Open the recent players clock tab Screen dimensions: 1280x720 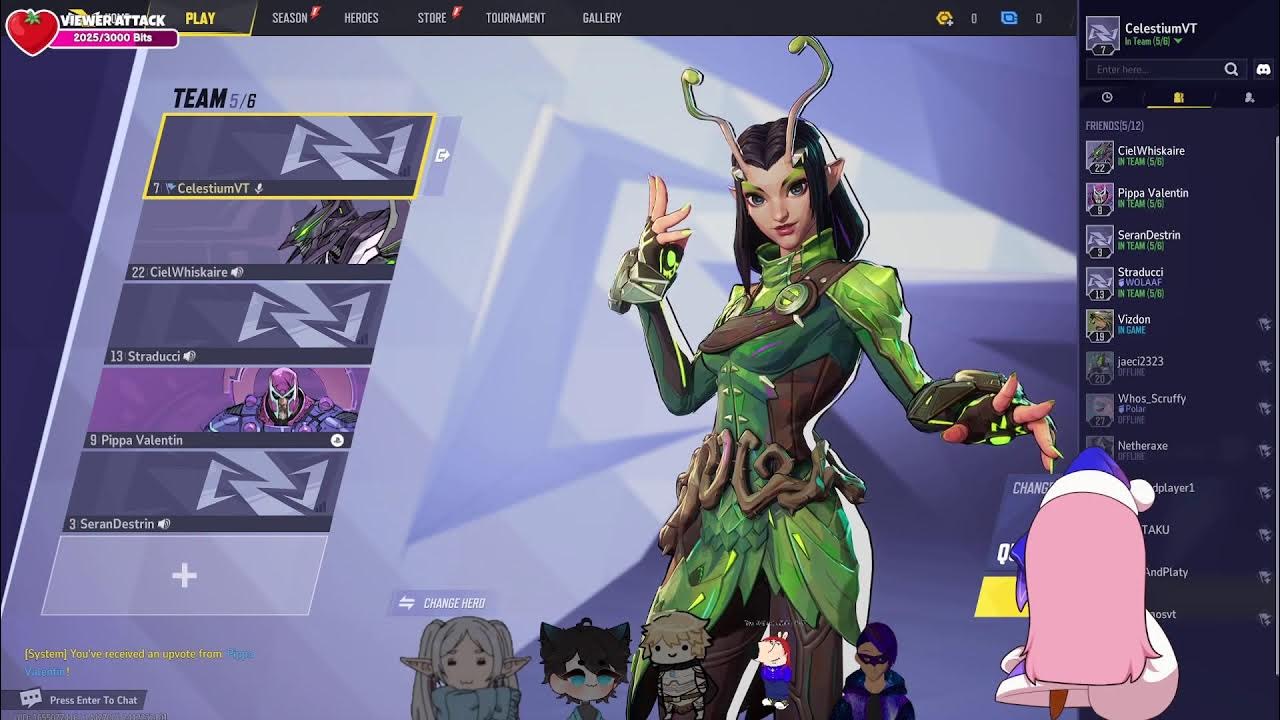coord(1107,97)
